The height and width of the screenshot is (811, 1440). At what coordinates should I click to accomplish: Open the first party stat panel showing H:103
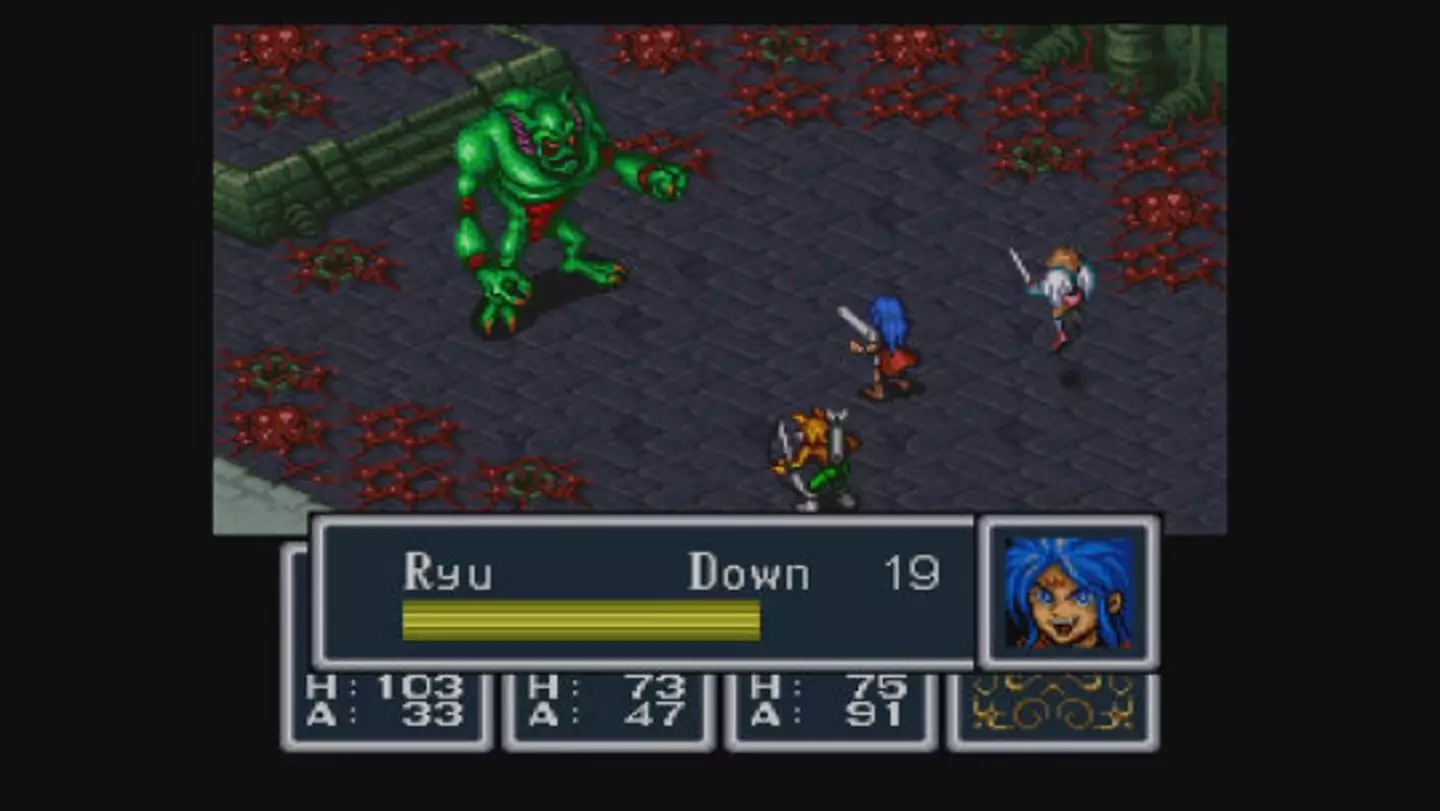pyautogui.click(x=388, y=703)
